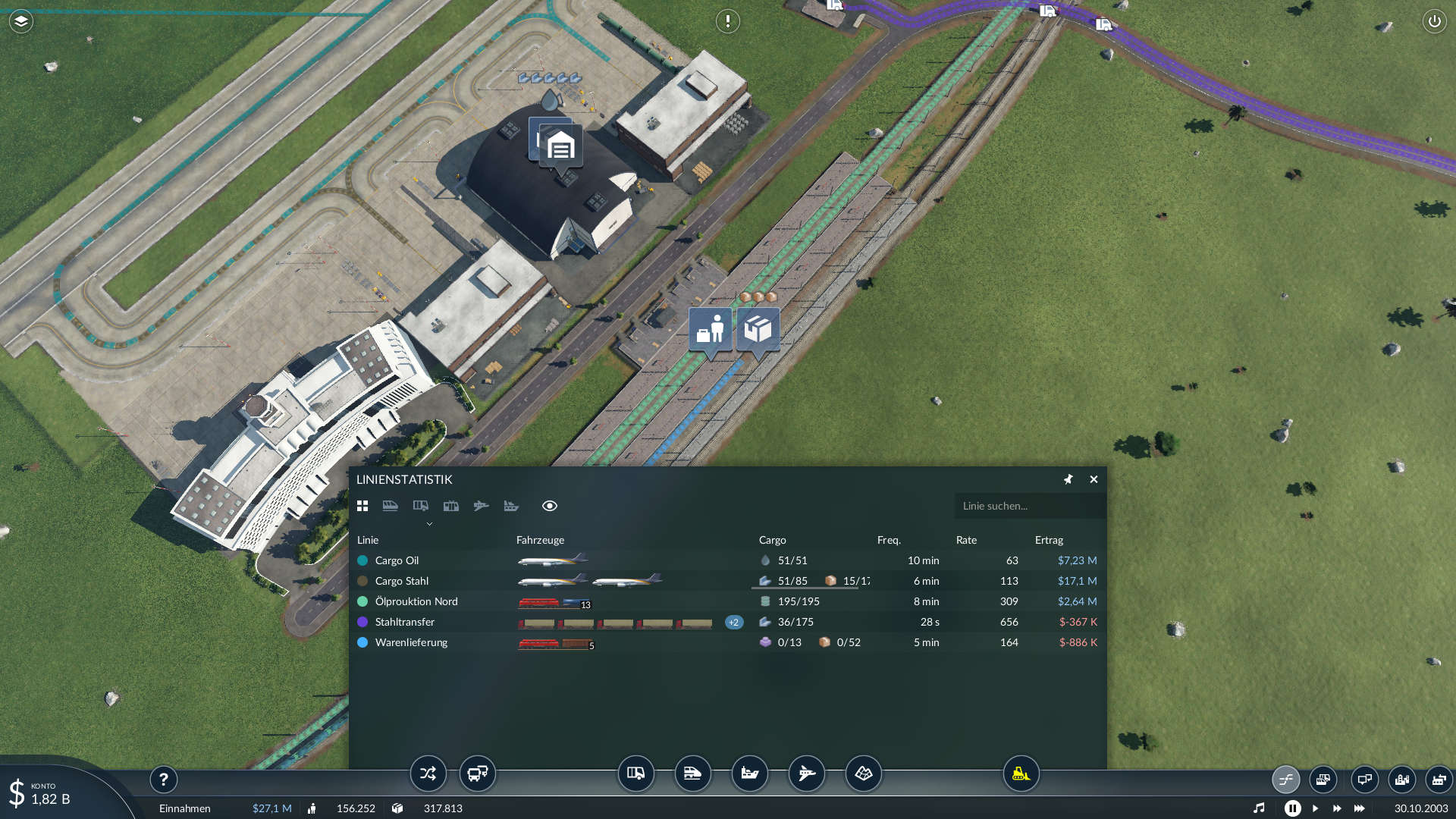Show all lines with grid filter

362,506
